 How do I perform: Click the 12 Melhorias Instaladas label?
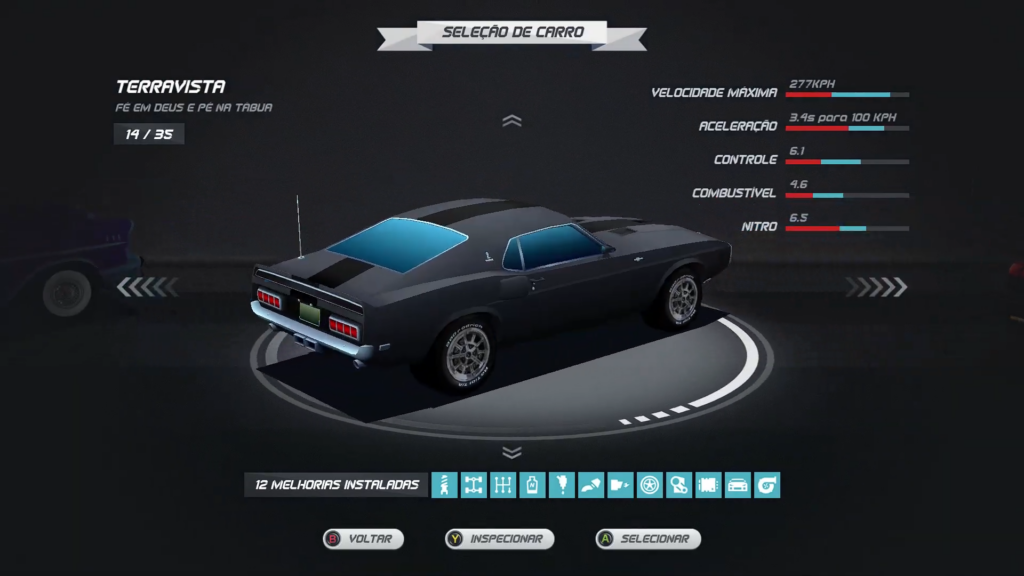tap(336, 485)
